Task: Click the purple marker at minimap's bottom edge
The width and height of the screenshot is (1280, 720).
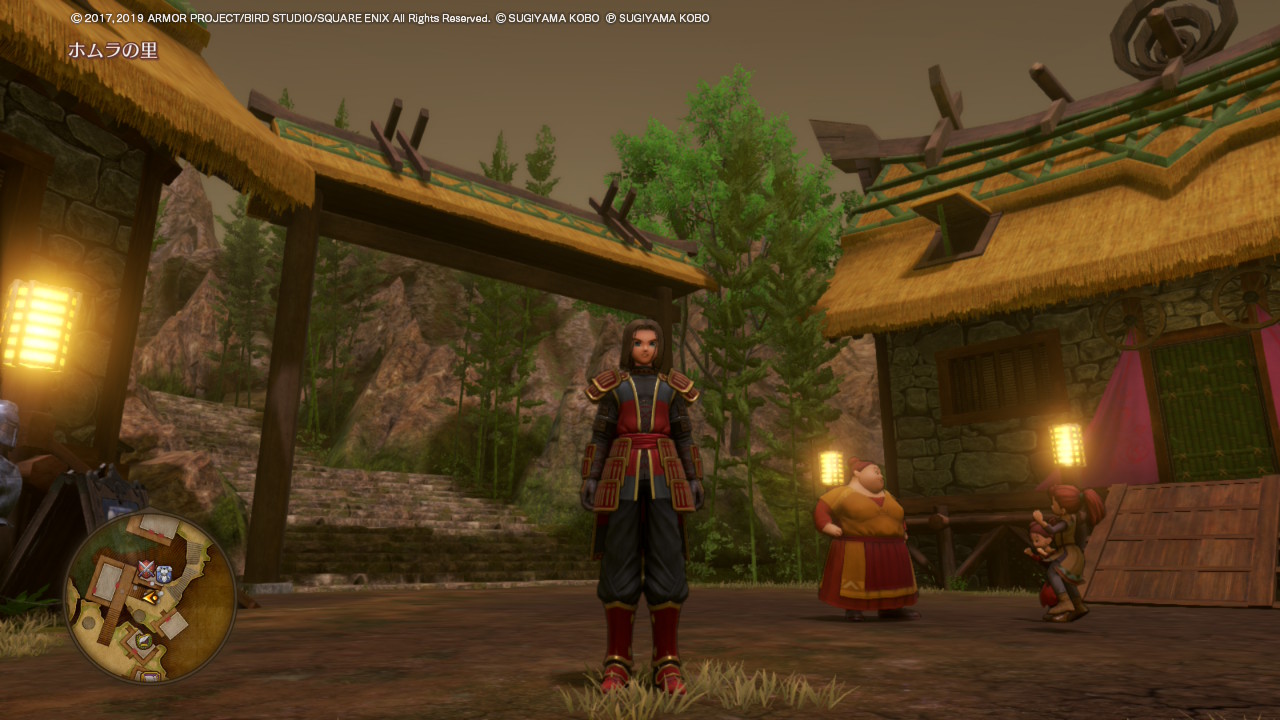Action: [x=150, y=677]
